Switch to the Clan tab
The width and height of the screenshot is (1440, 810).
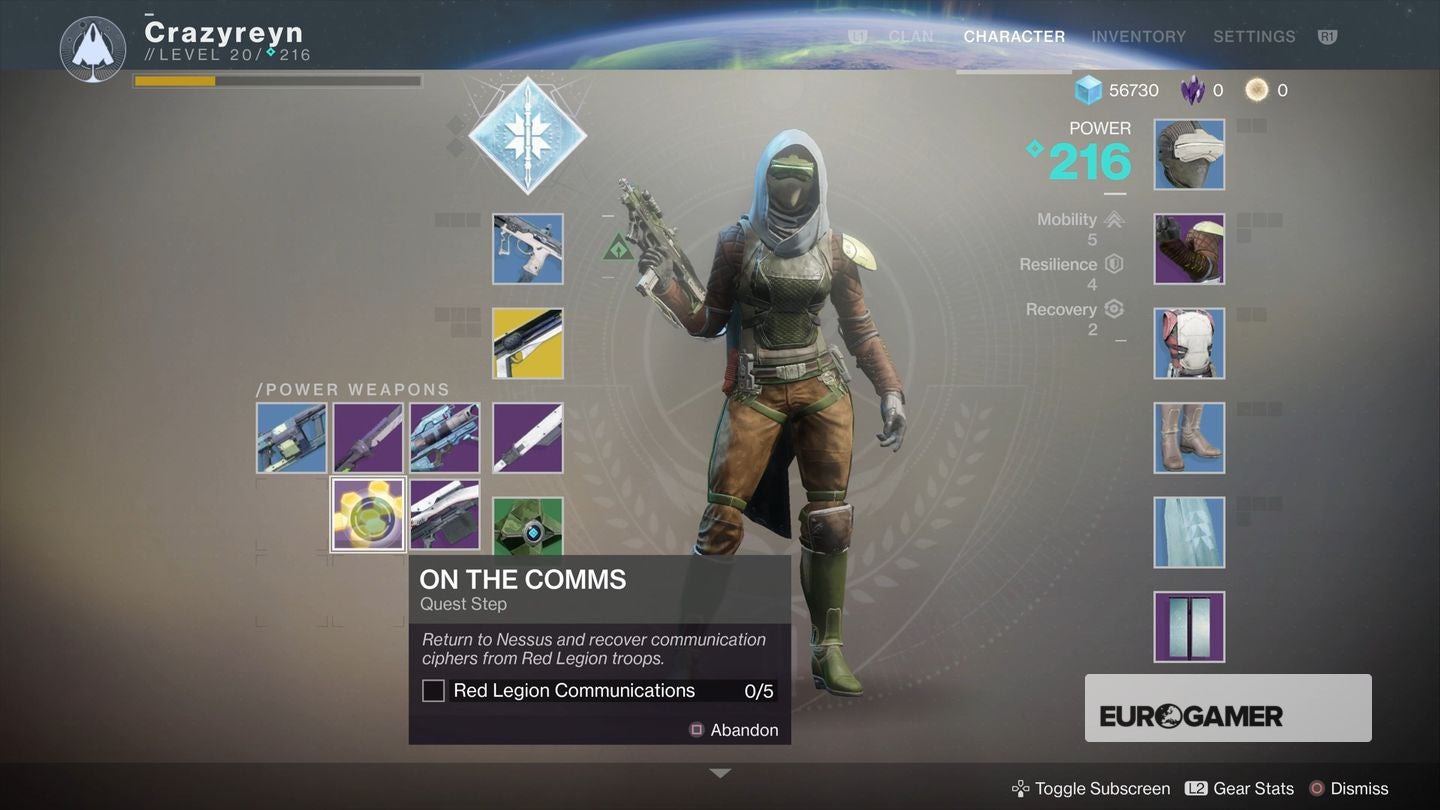pyautogui.click(x=911, y=36)
